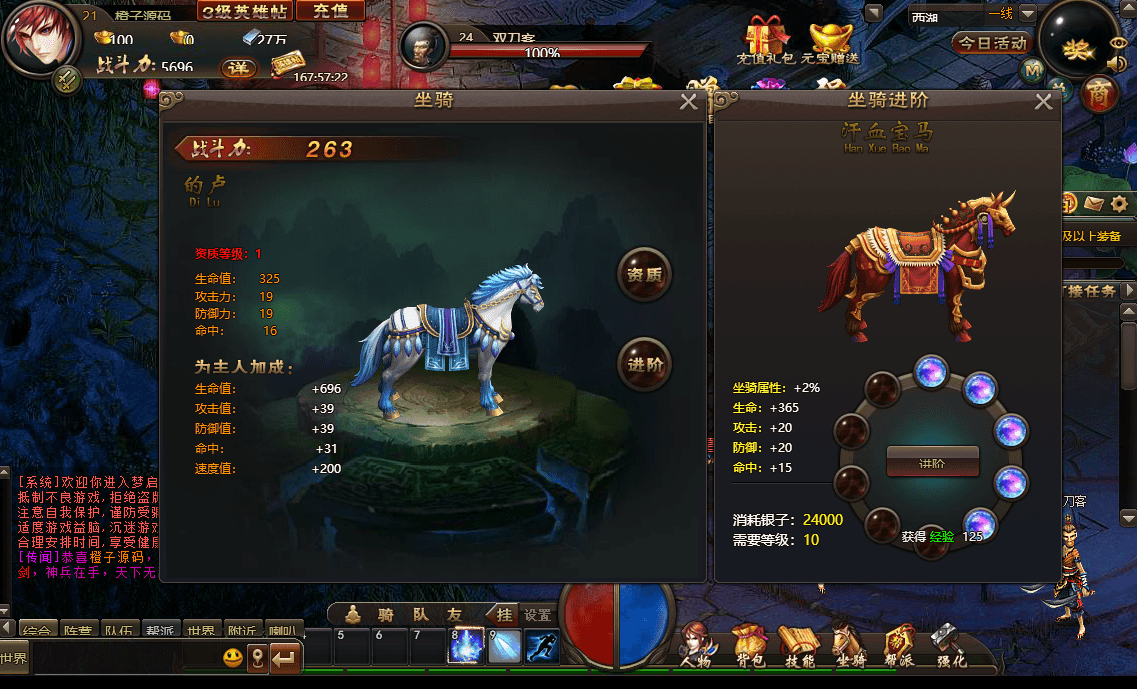
Task: Open the 背包 bag menu
Action: 749,646
